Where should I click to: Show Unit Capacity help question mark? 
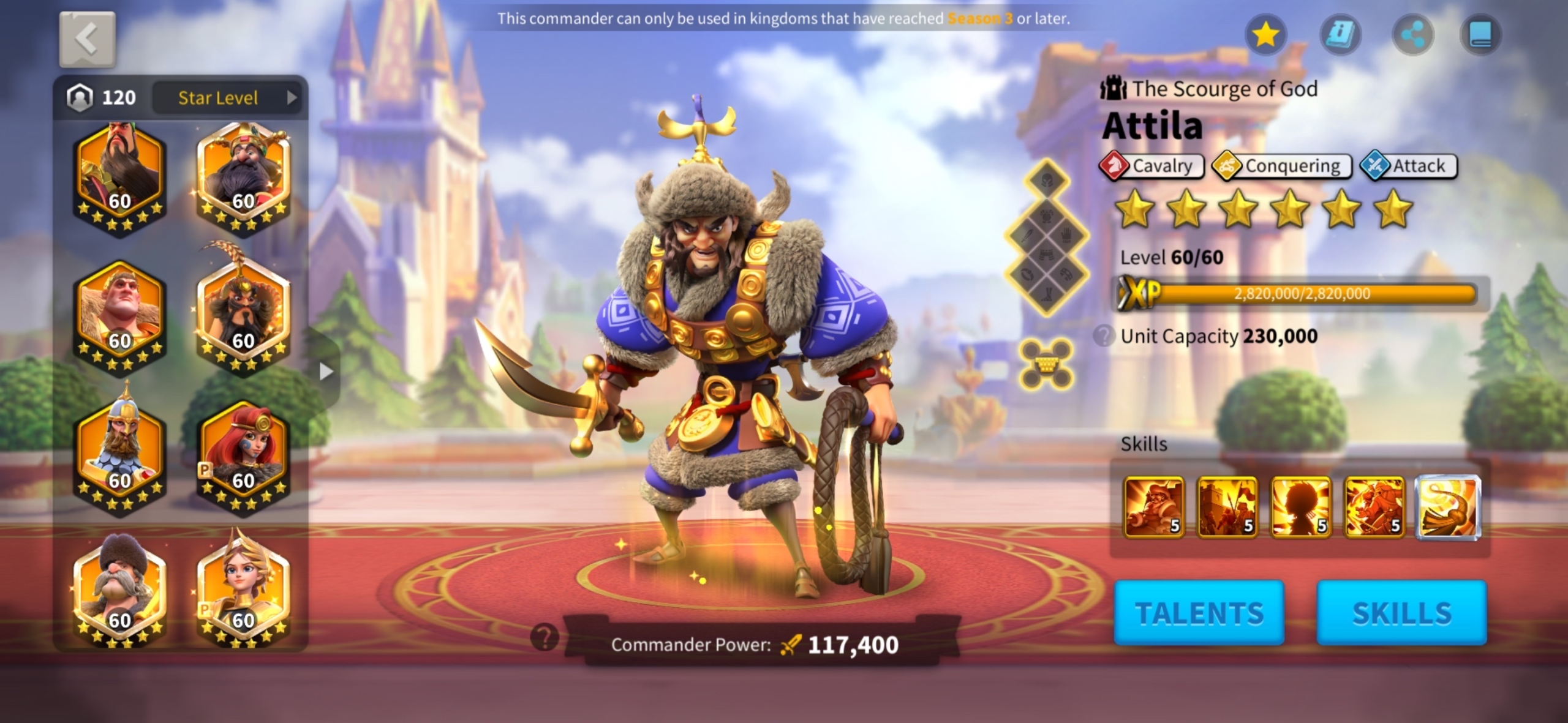(x=1104, y=336)
